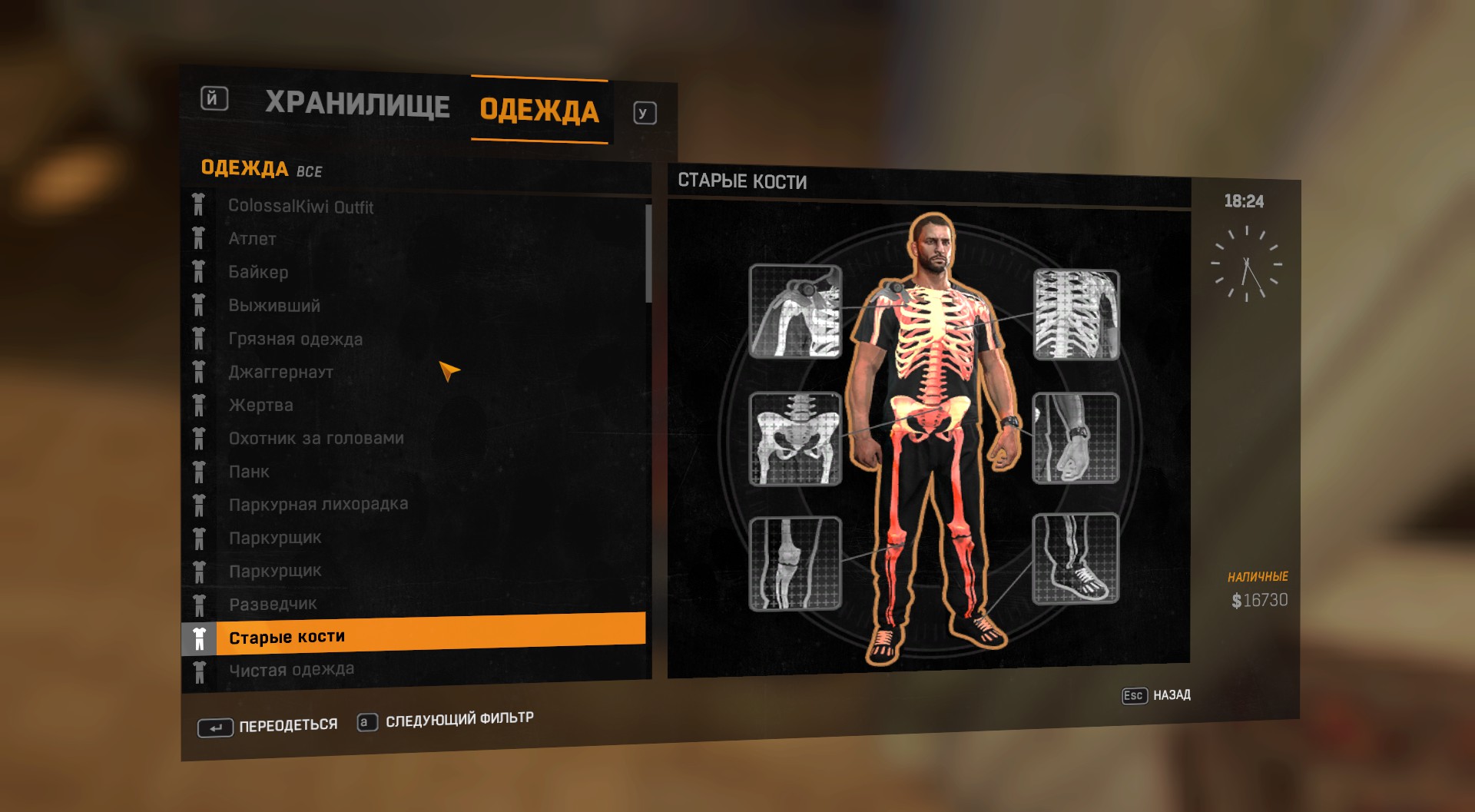Switch to the ХРАНИЛИЩЕ tab
The height and width of the screenshot is (812, 1475).
pos(358,104)
